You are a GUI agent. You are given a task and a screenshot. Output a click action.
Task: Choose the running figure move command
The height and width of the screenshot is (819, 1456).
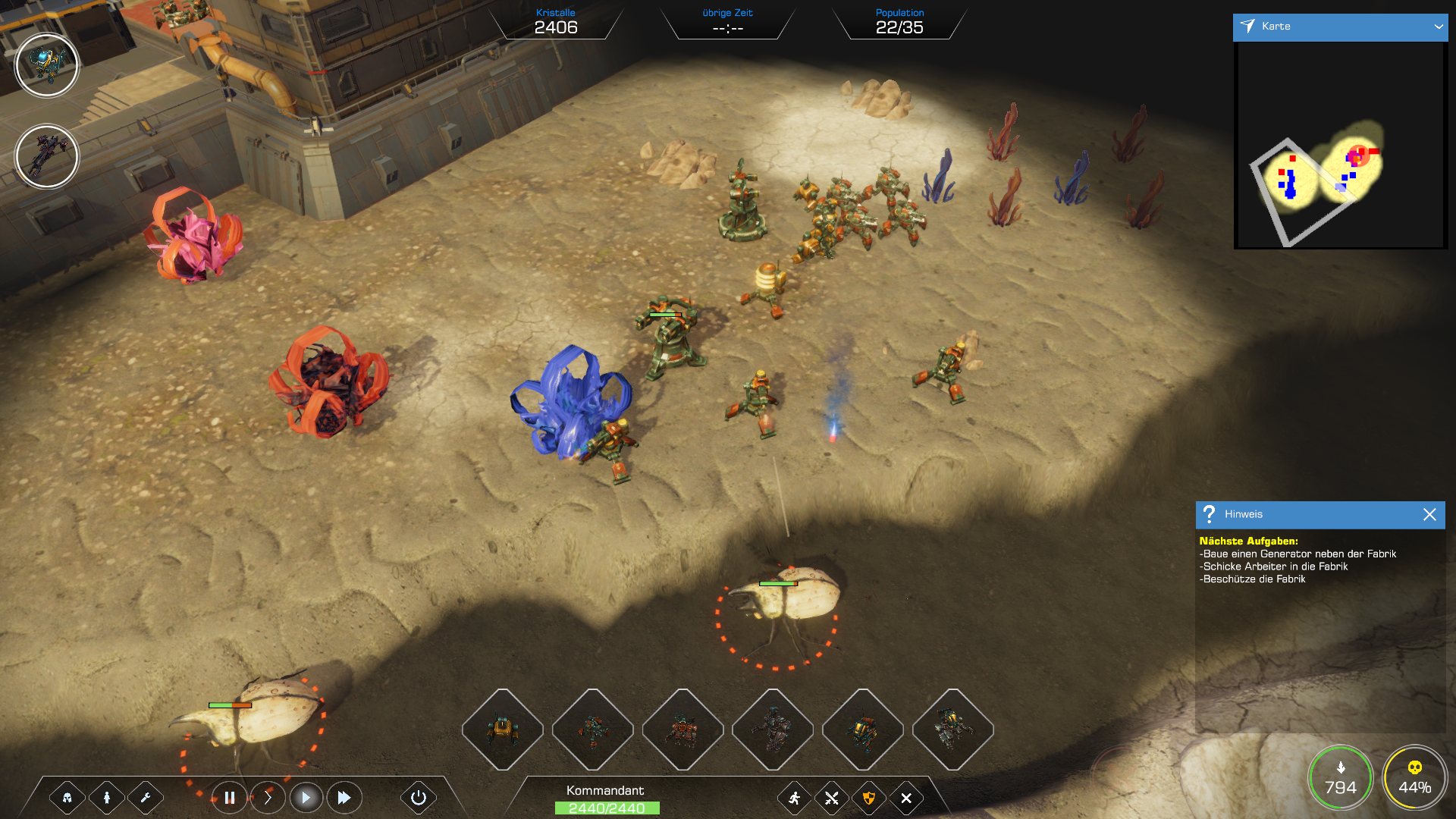click(794, 798)
